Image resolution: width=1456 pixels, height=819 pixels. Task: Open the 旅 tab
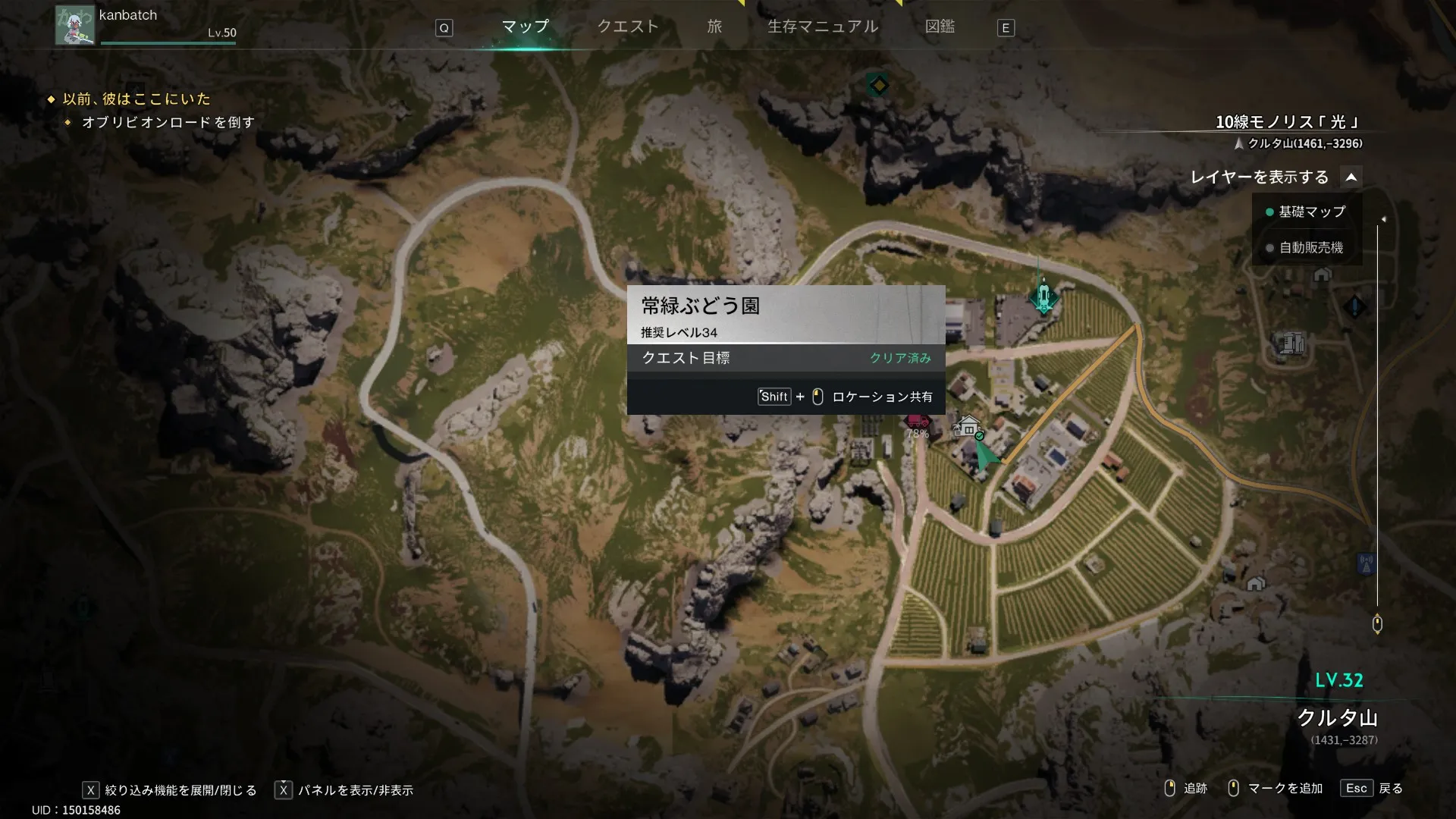point(714,27)
